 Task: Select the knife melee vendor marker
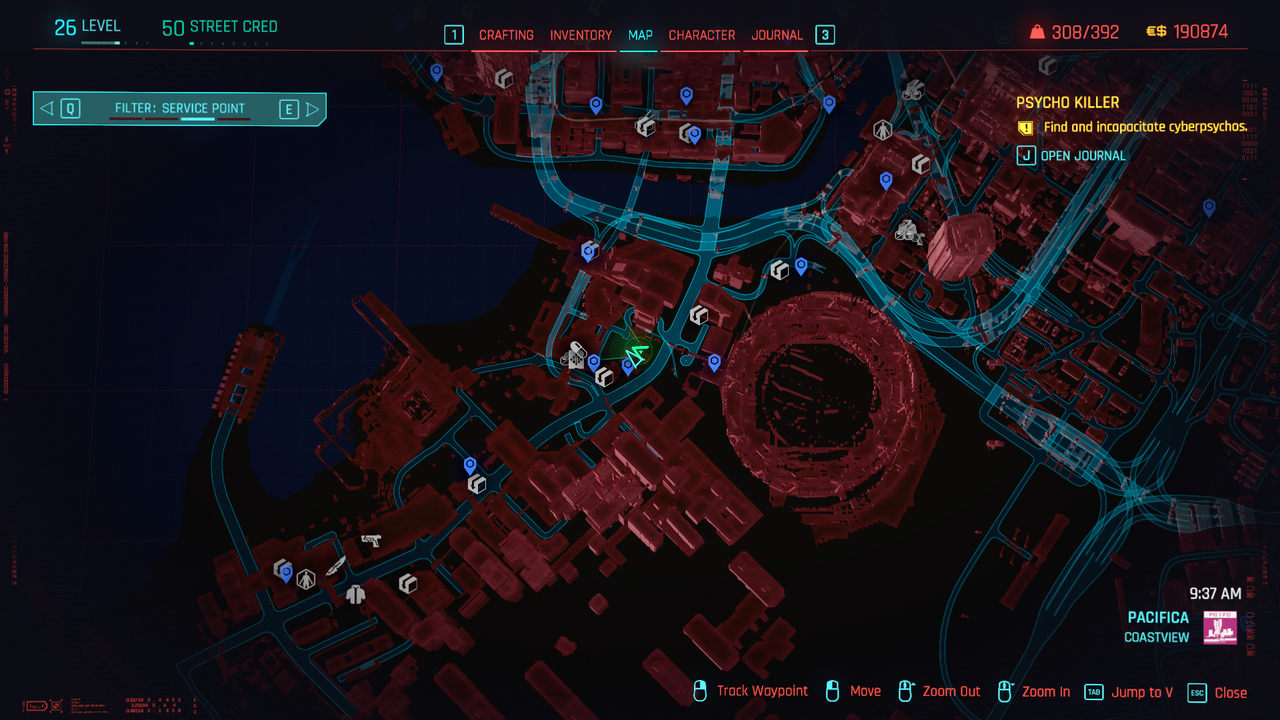[336, 566]
